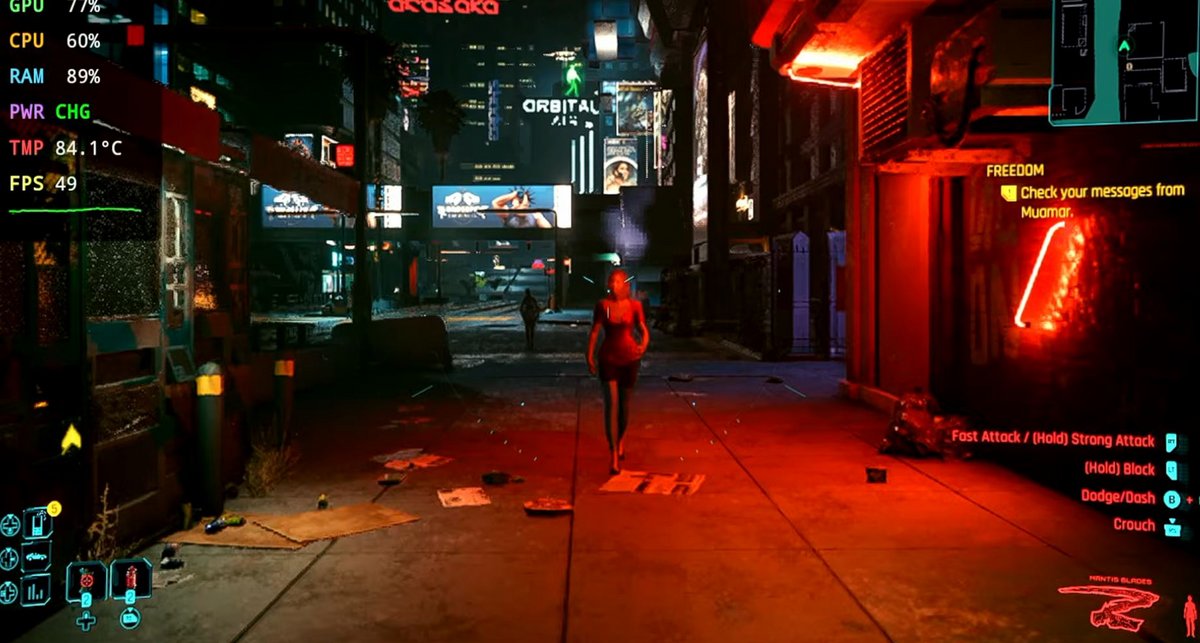The height and width of the screenshot is (643, 1200).
Task: Open the bar-chart radio icon
Action: tap(36, 590)
